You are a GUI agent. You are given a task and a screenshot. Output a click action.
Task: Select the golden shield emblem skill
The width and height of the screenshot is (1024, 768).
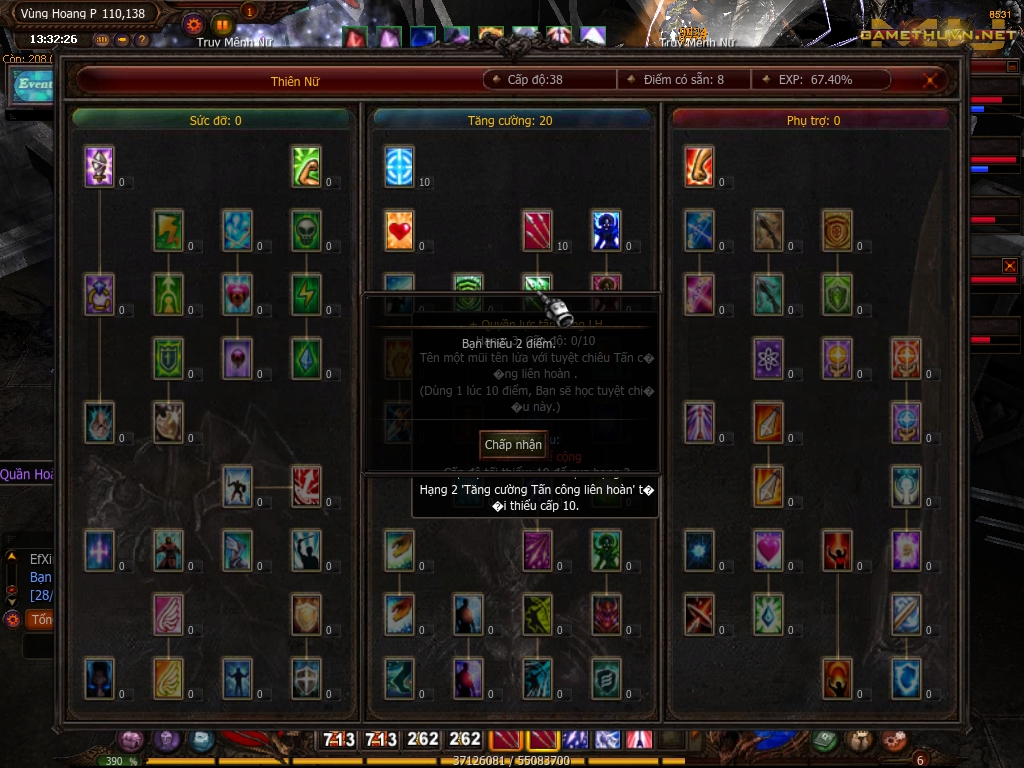pos(837,230)
